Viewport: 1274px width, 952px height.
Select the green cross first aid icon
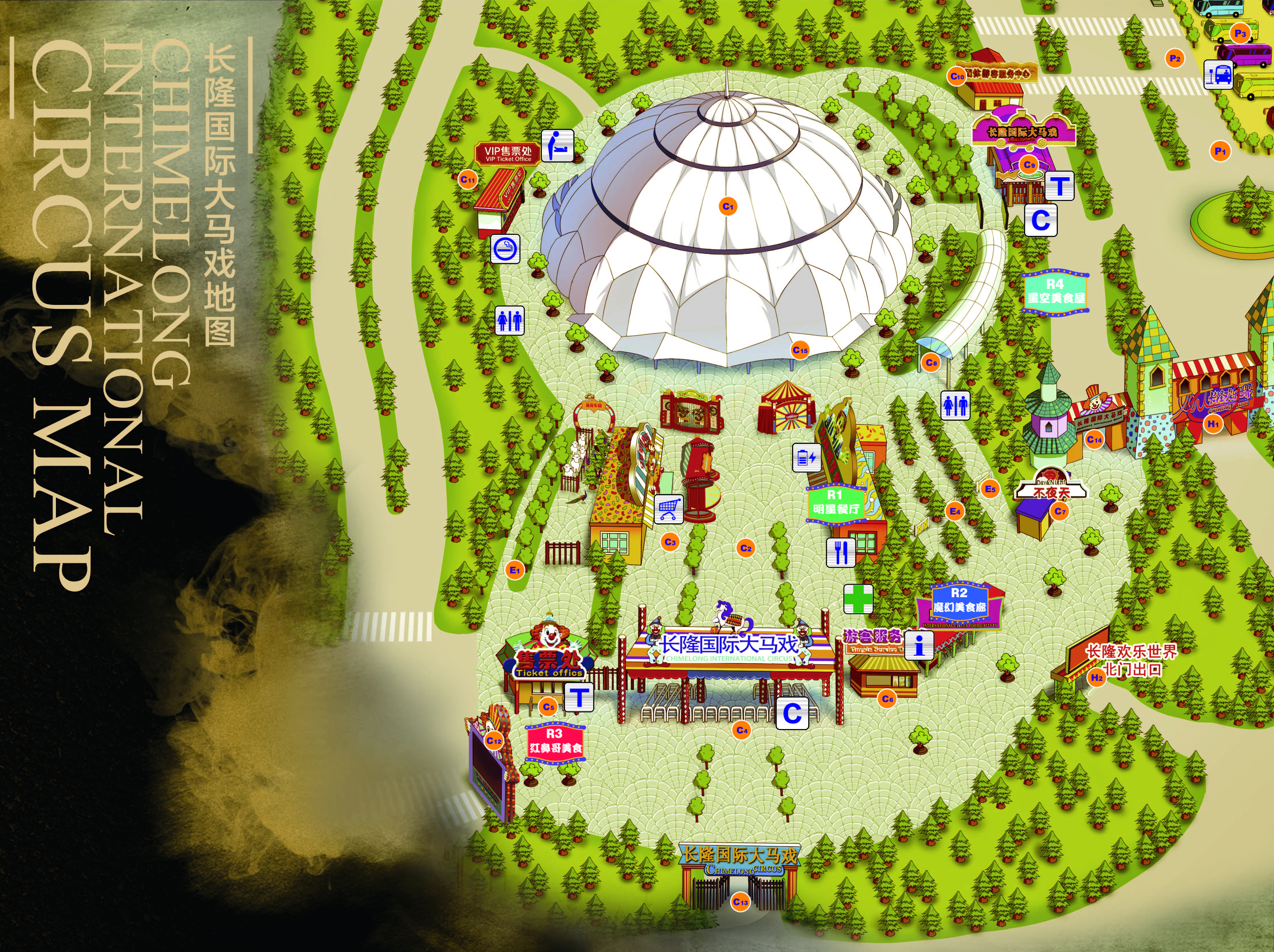[x=858, y=599]
